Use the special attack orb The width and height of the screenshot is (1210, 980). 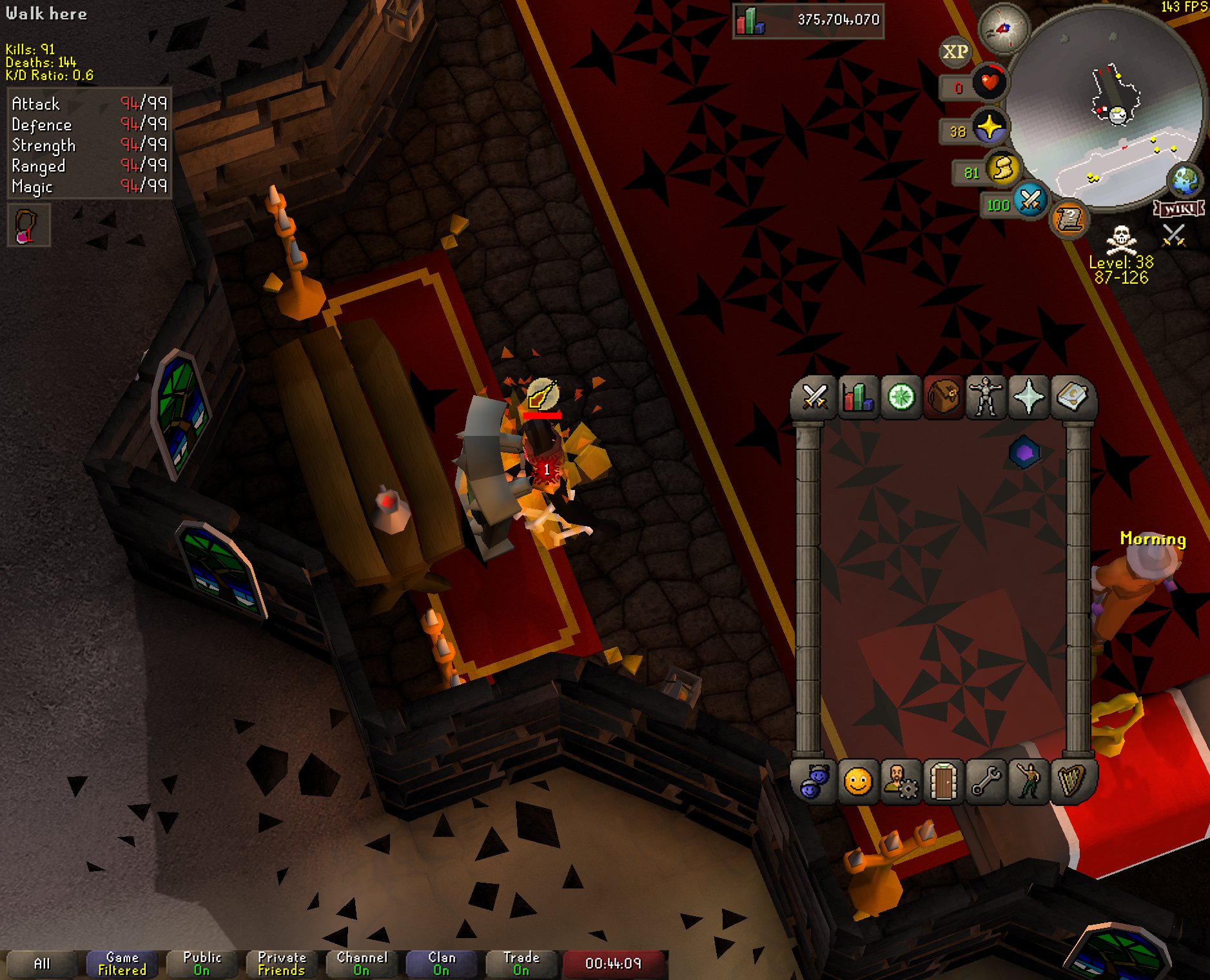(x=1029, y=200)
